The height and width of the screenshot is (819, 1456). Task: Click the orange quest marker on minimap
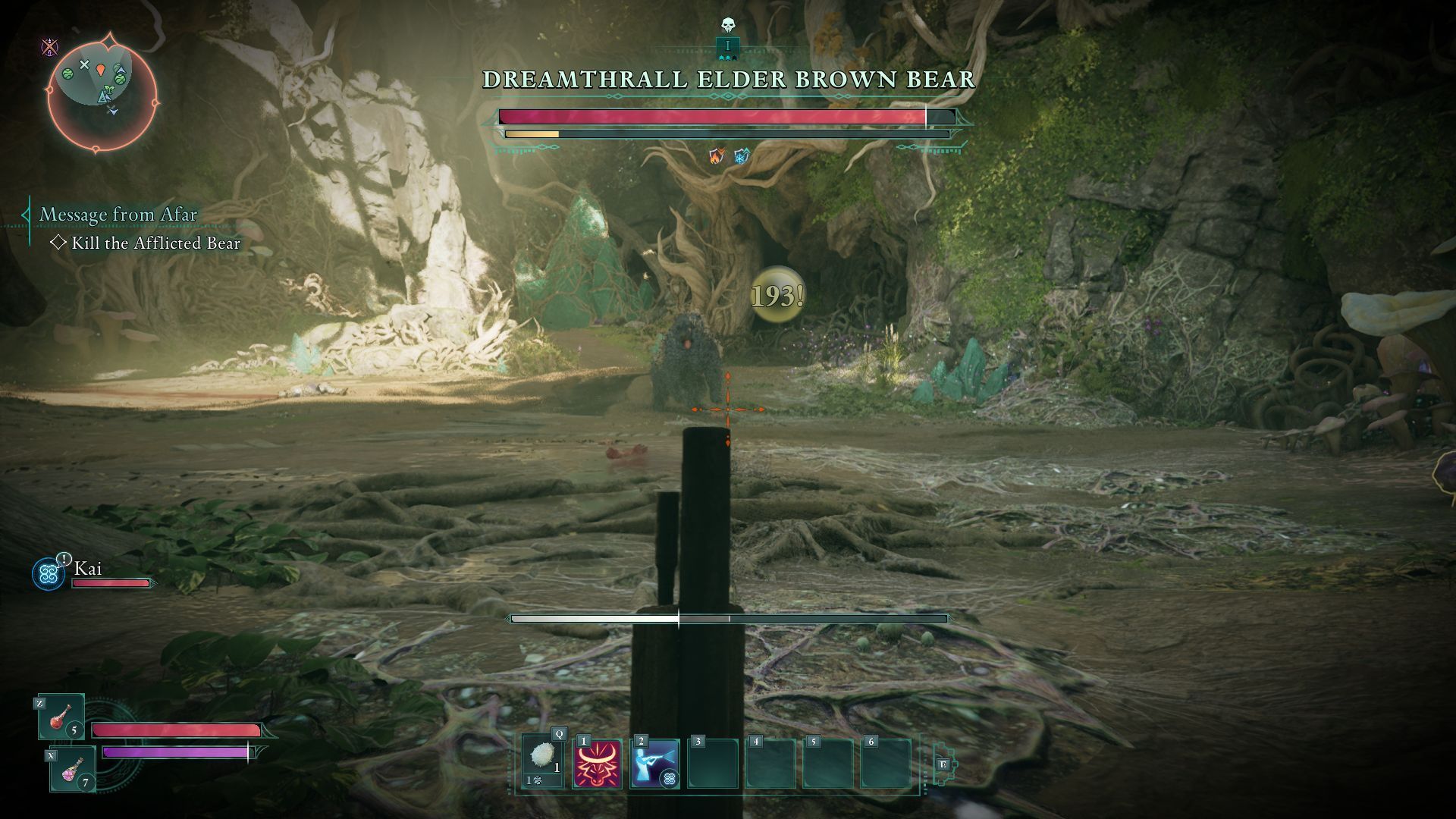102,71
